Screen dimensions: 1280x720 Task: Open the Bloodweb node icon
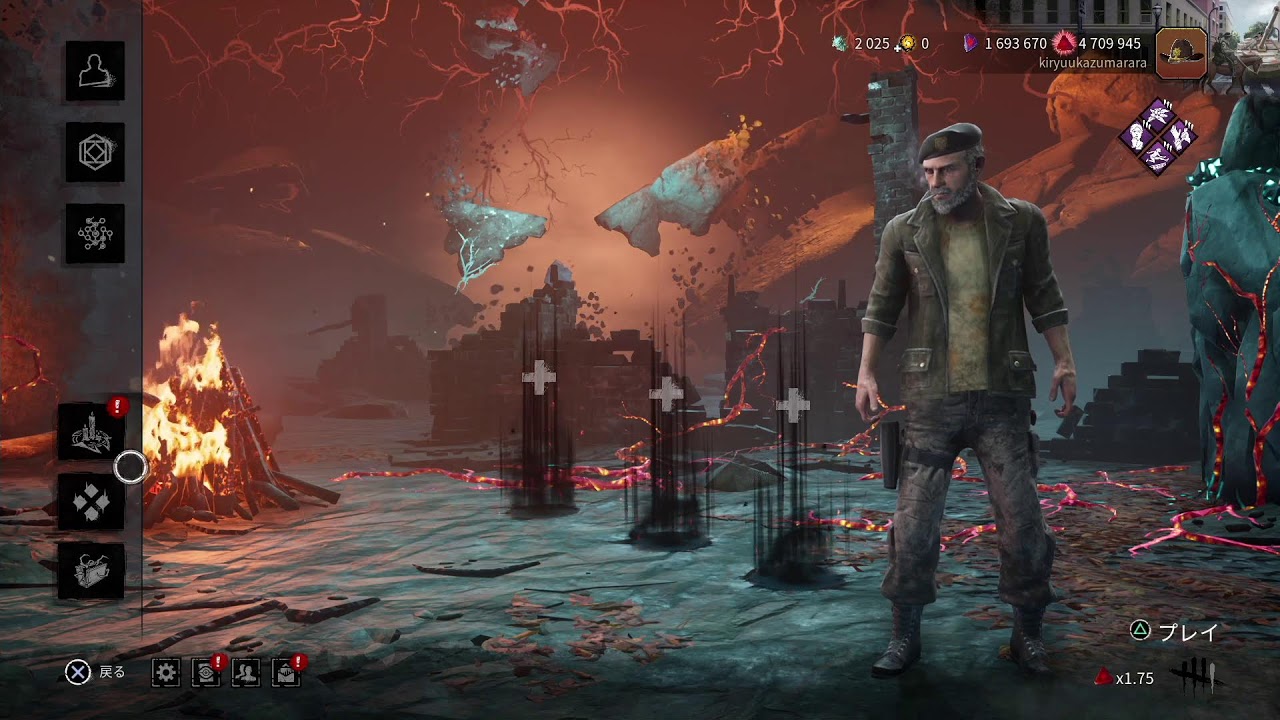pyautogui.click(x=95, y=234)
